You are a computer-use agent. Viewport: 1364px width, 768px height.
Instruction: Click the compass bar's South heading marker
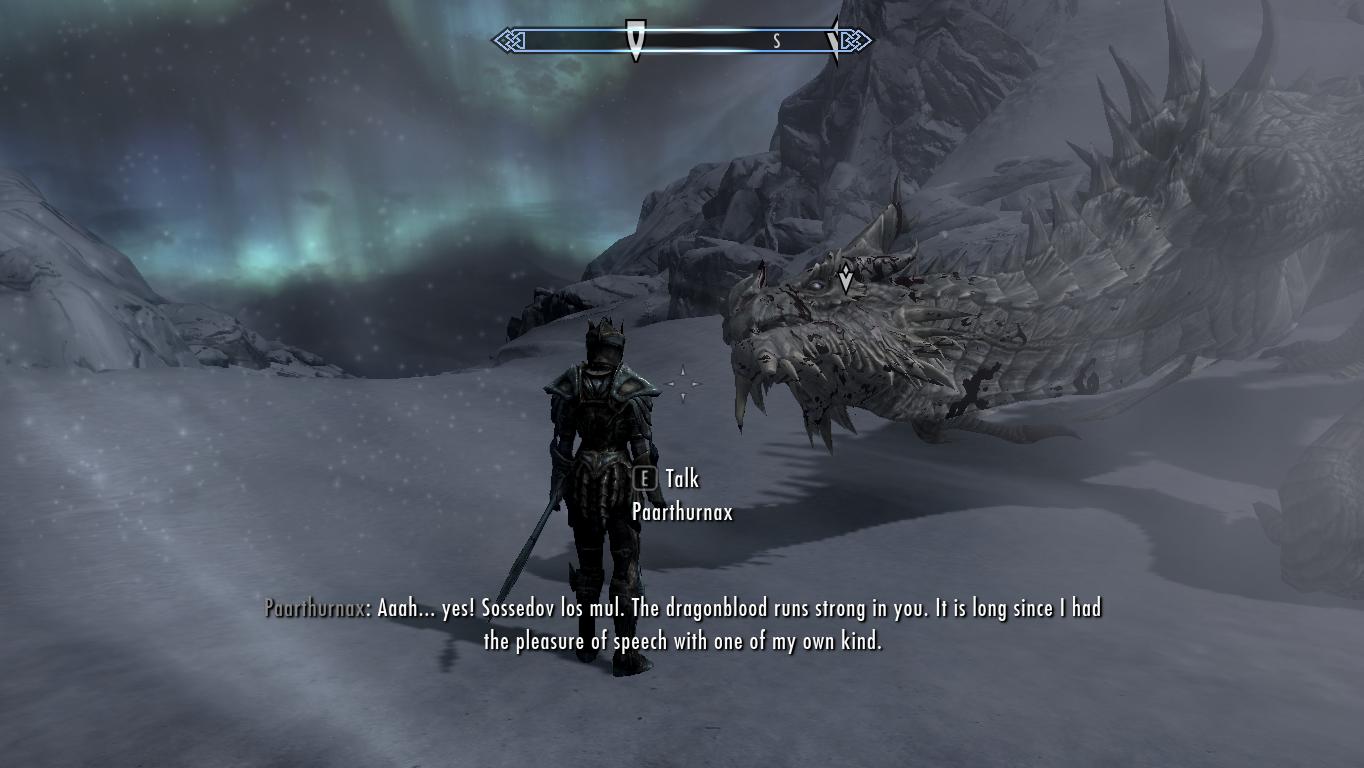(776, 41)
